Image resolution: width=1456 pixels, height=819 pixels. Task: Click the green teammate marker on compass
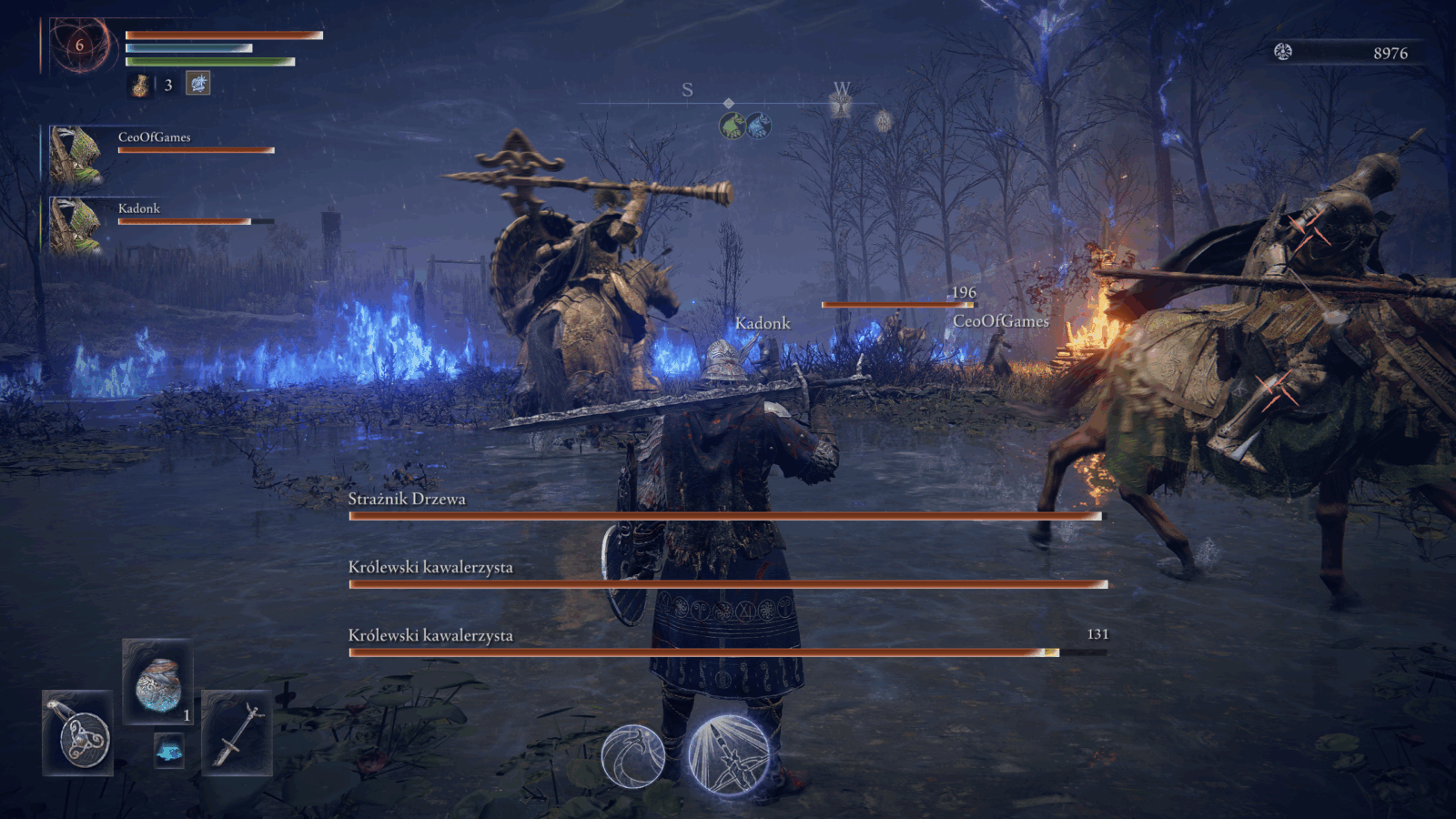coord(733,126)
